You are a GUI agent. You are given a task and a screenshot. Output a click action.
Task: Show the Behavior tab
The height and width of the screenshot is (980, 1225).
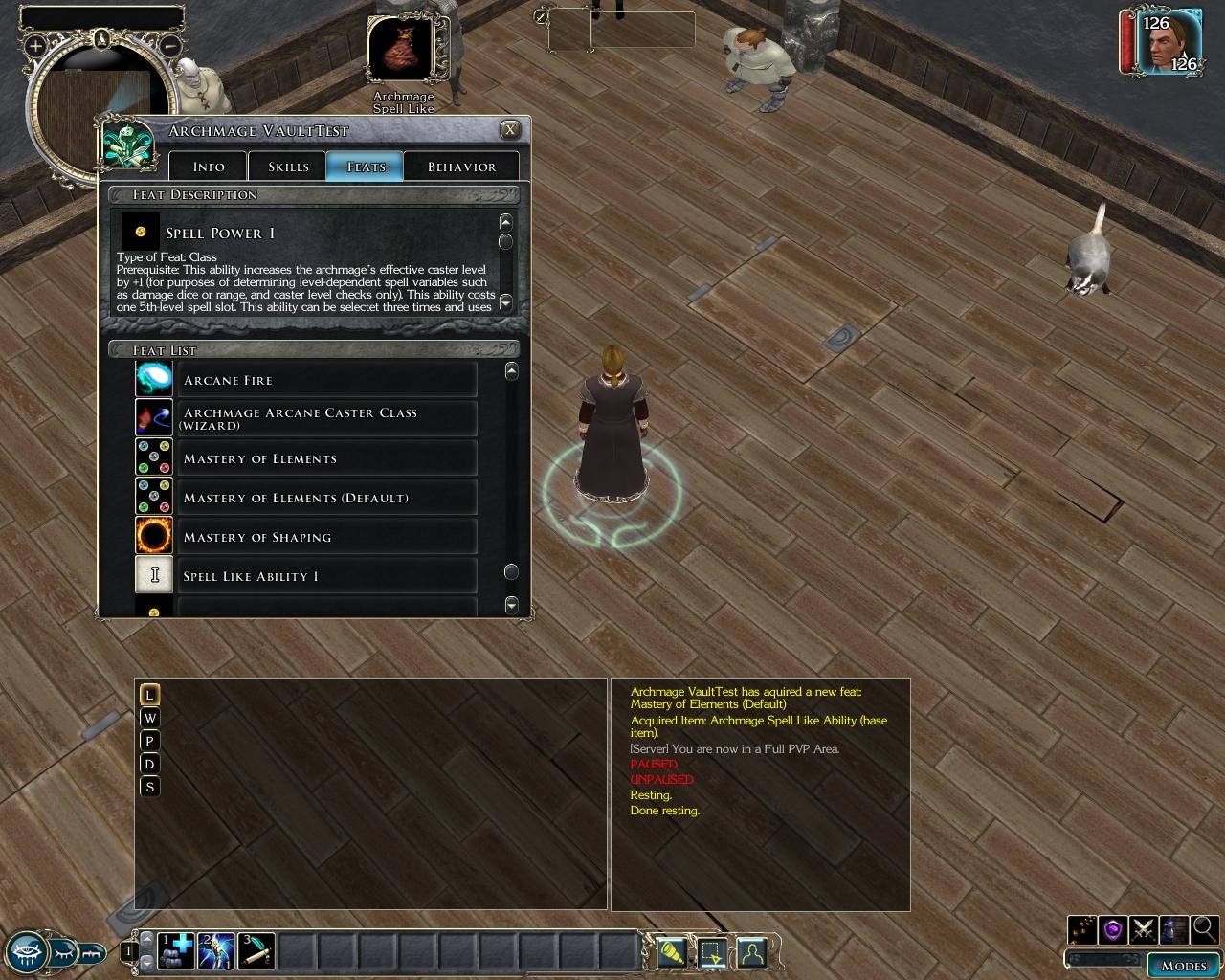tap(461, 167)
